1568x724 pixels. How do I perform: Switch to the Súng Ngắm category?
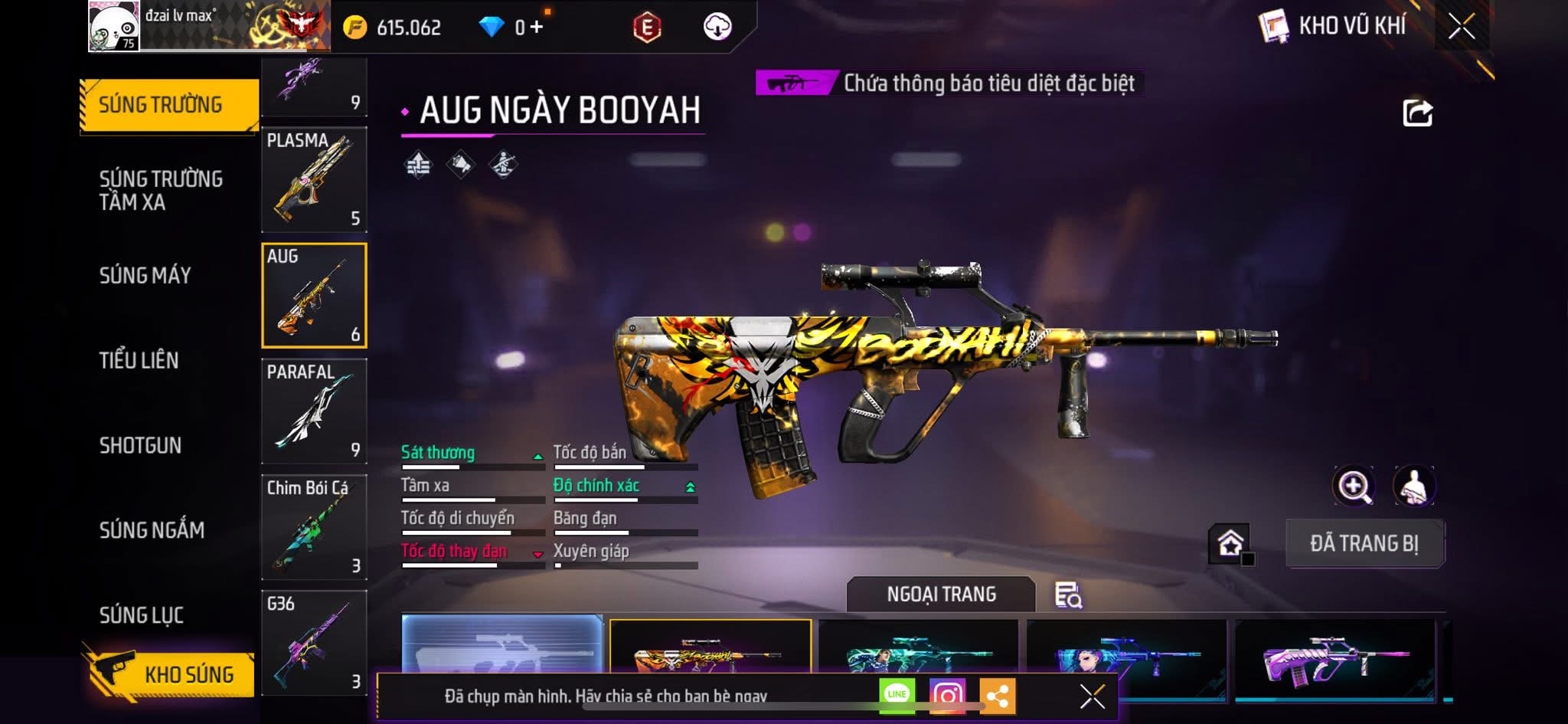[x=152, y=530]
